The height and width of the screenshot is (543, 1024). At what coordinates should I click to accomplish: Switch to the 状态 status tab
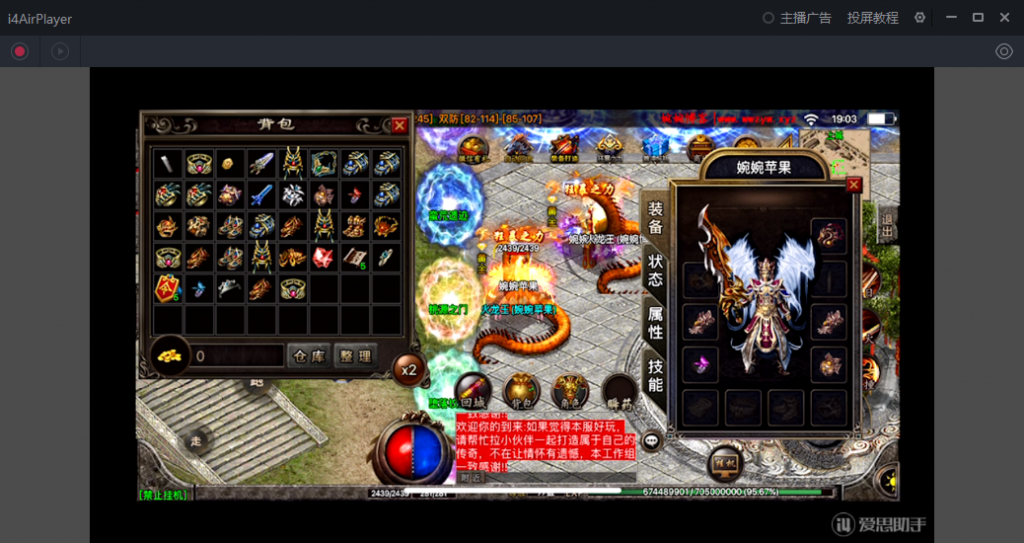pos(655,270)
